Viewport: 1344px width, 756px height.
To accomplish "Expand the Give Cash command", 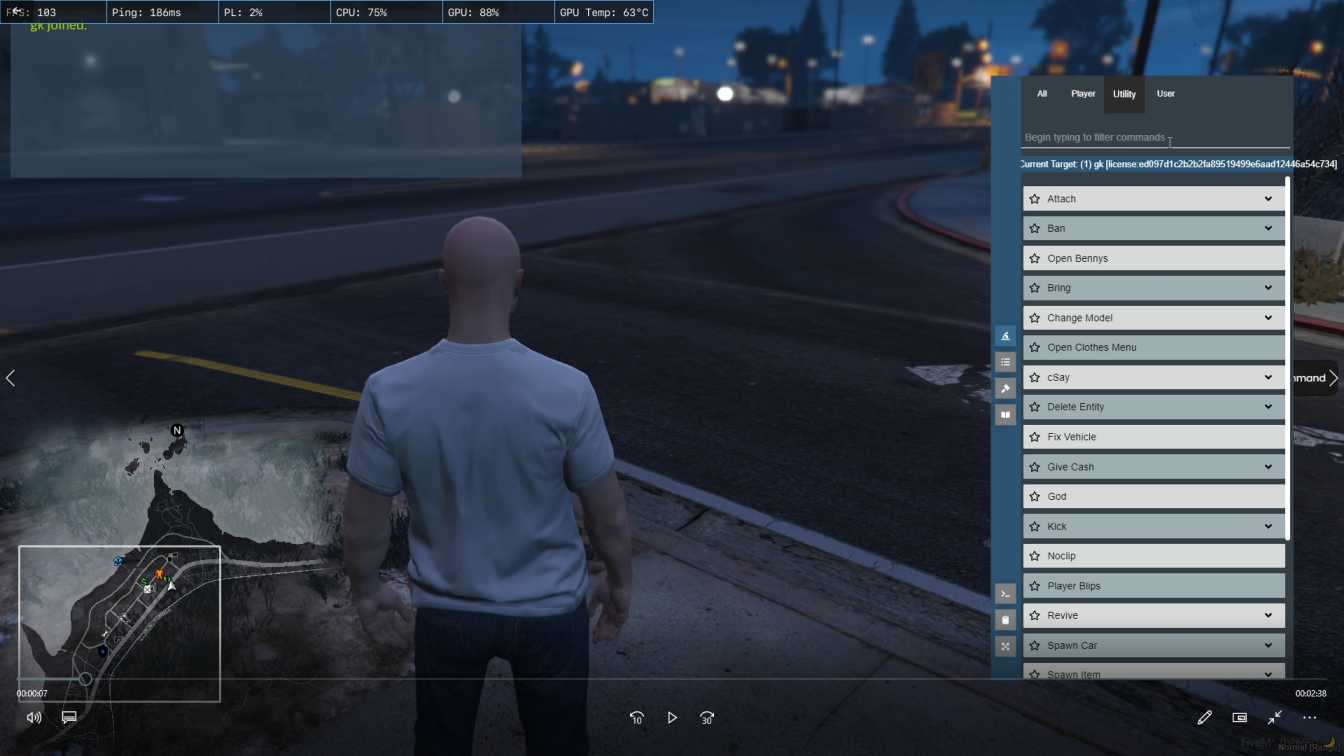I will pyautogui.click(x=1268, y=467).
